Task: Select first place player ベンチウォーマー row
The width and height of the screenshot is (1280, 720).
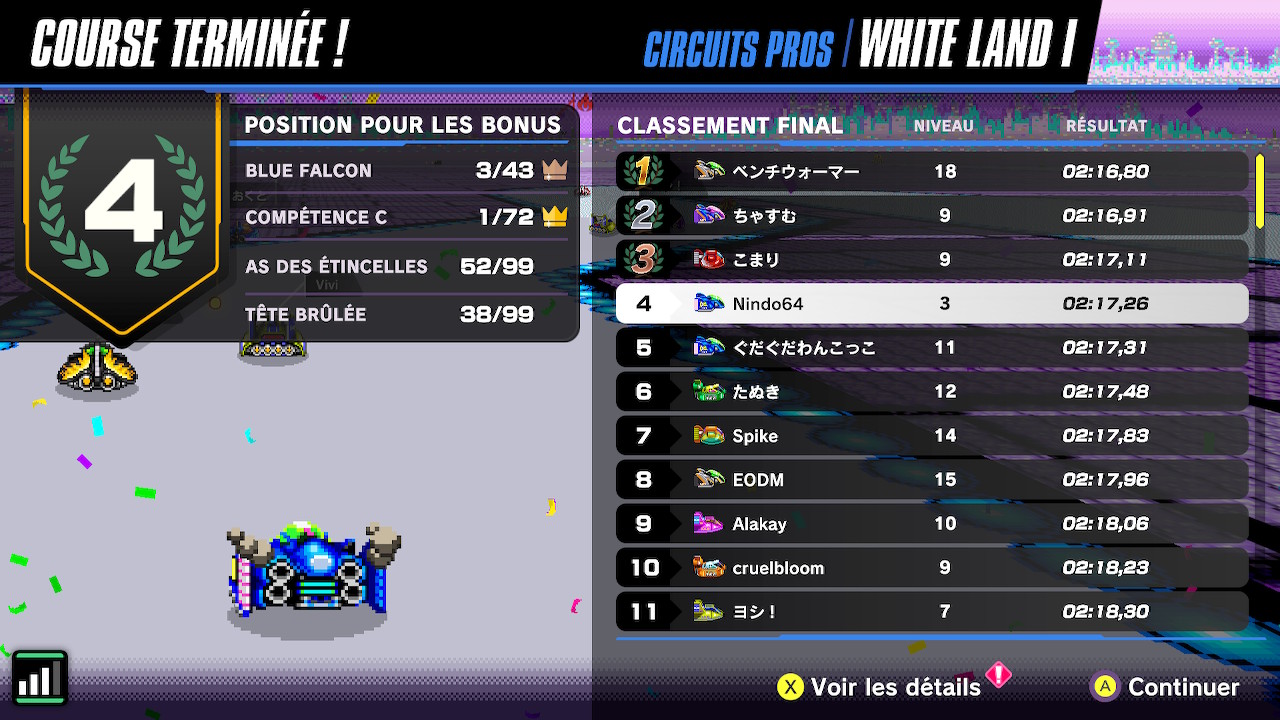Action: tap(931, 172)
